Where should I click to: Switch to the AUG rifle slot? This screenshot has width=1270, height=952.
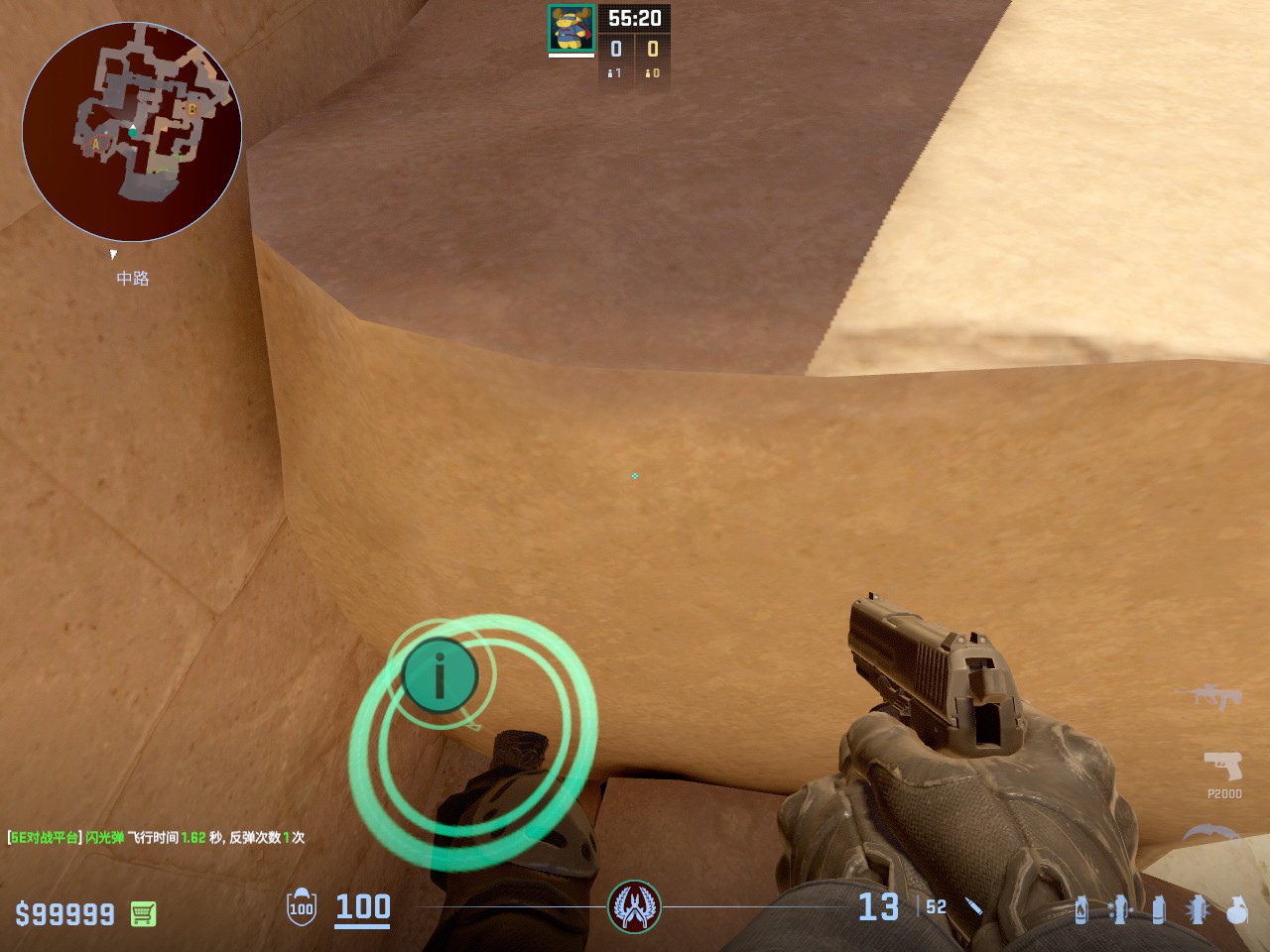[1208, 695]
